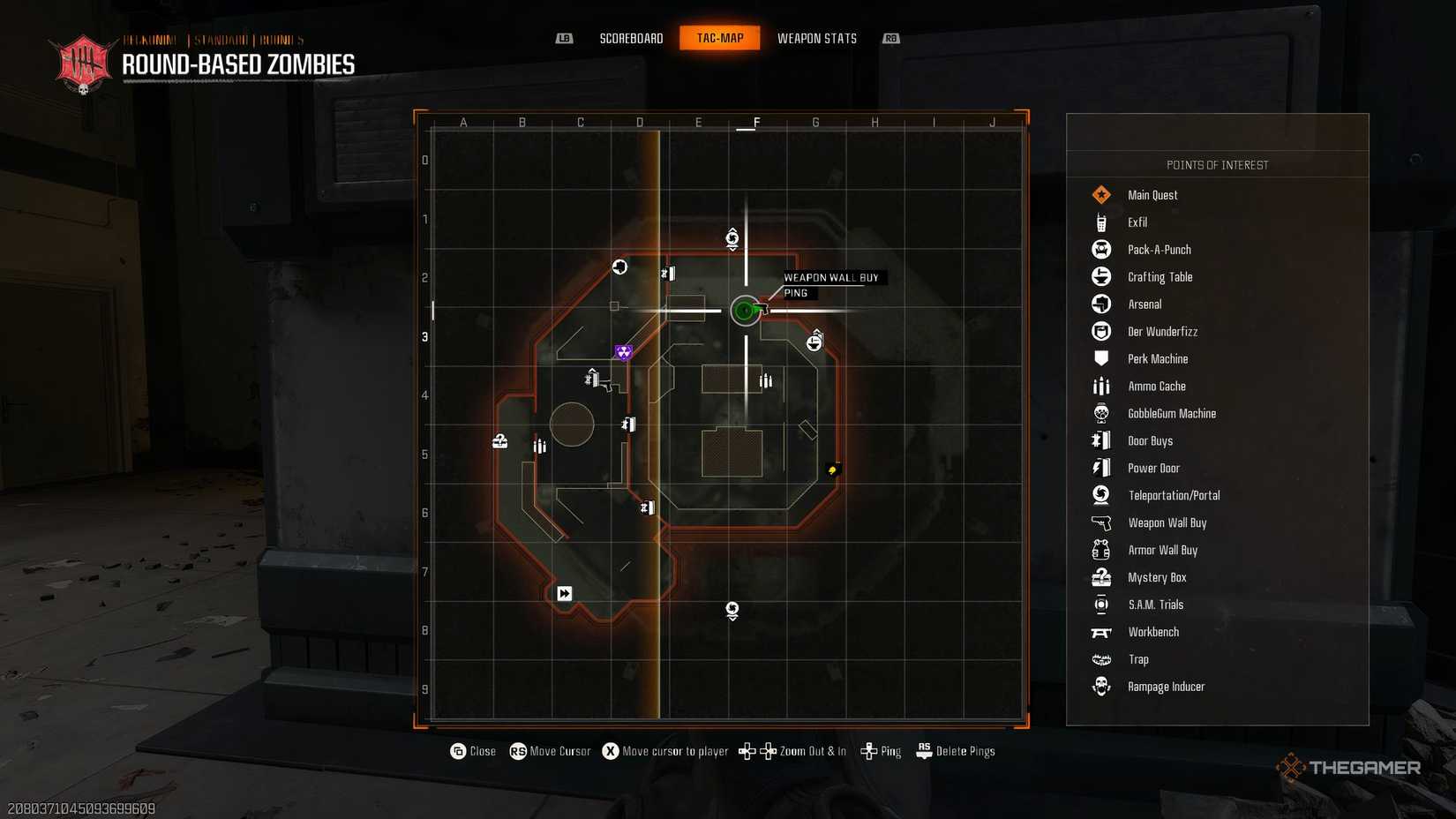Screen dimensions: 1456x819
Task: Select Rampage Inducer in the legend
Action: click(1165, 687)
